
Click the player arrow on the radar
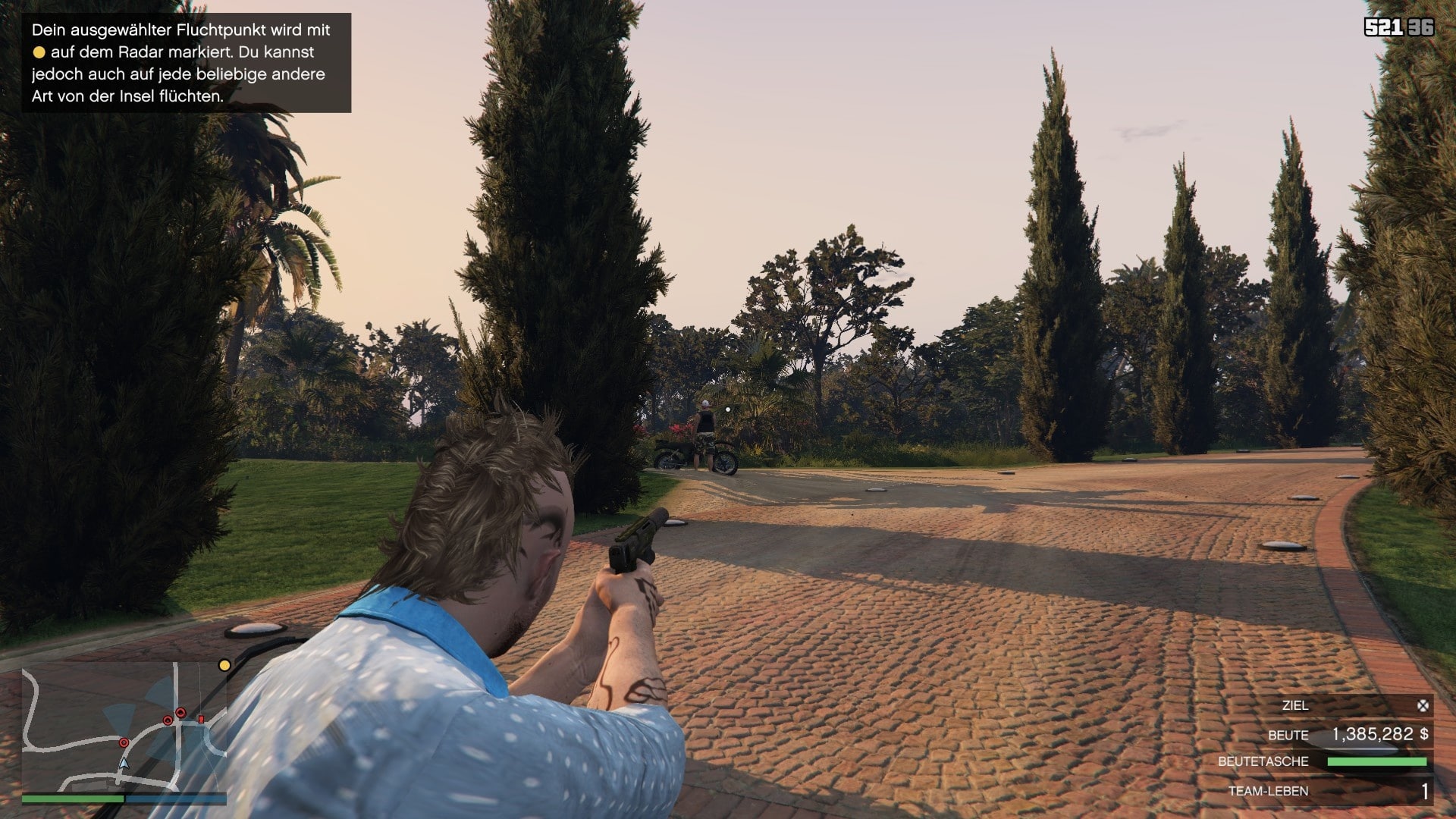pyautogui.click(x=125, y=764)
